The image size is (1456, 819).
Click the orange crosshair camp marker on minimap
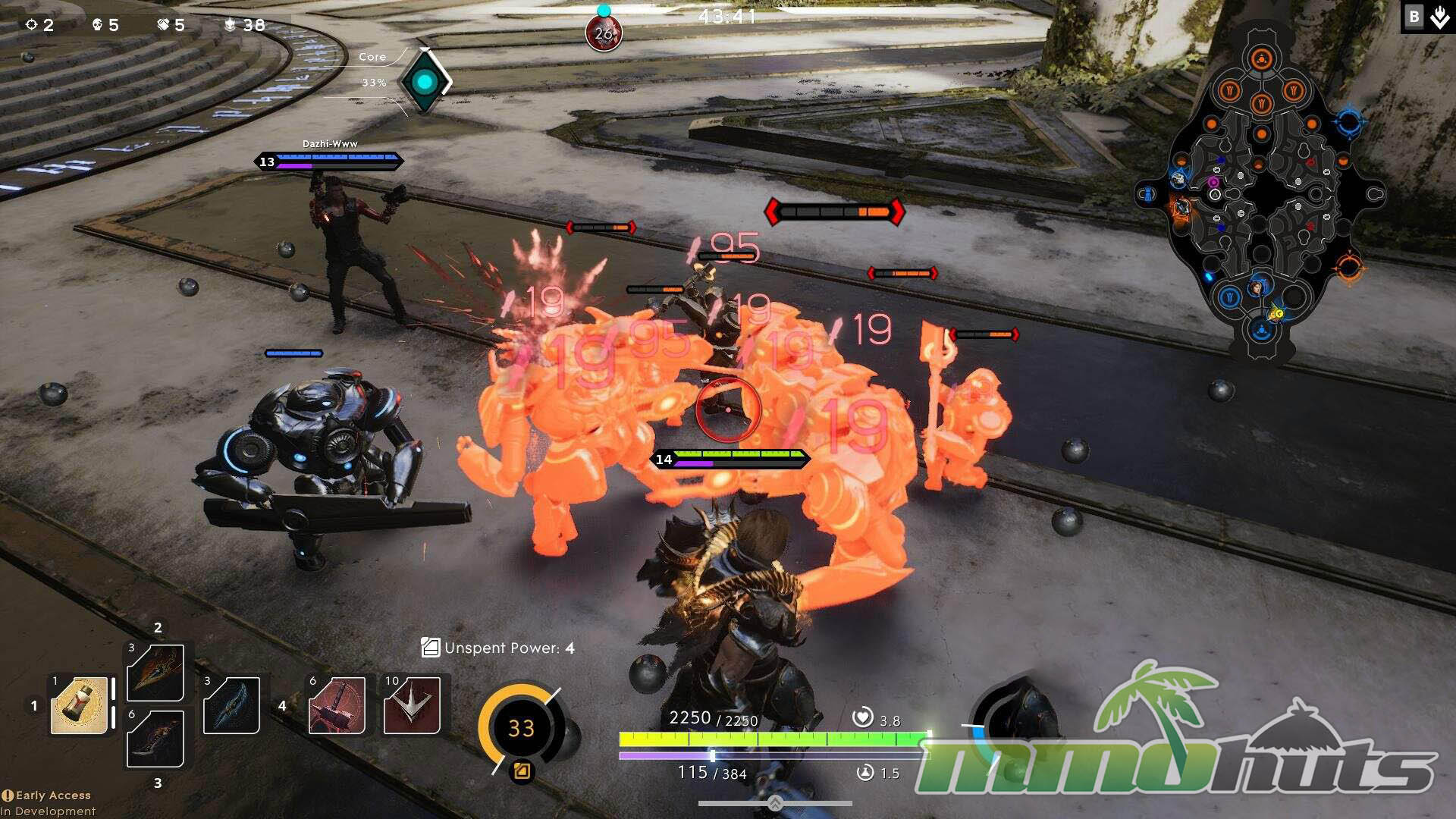click(1348, 267)
